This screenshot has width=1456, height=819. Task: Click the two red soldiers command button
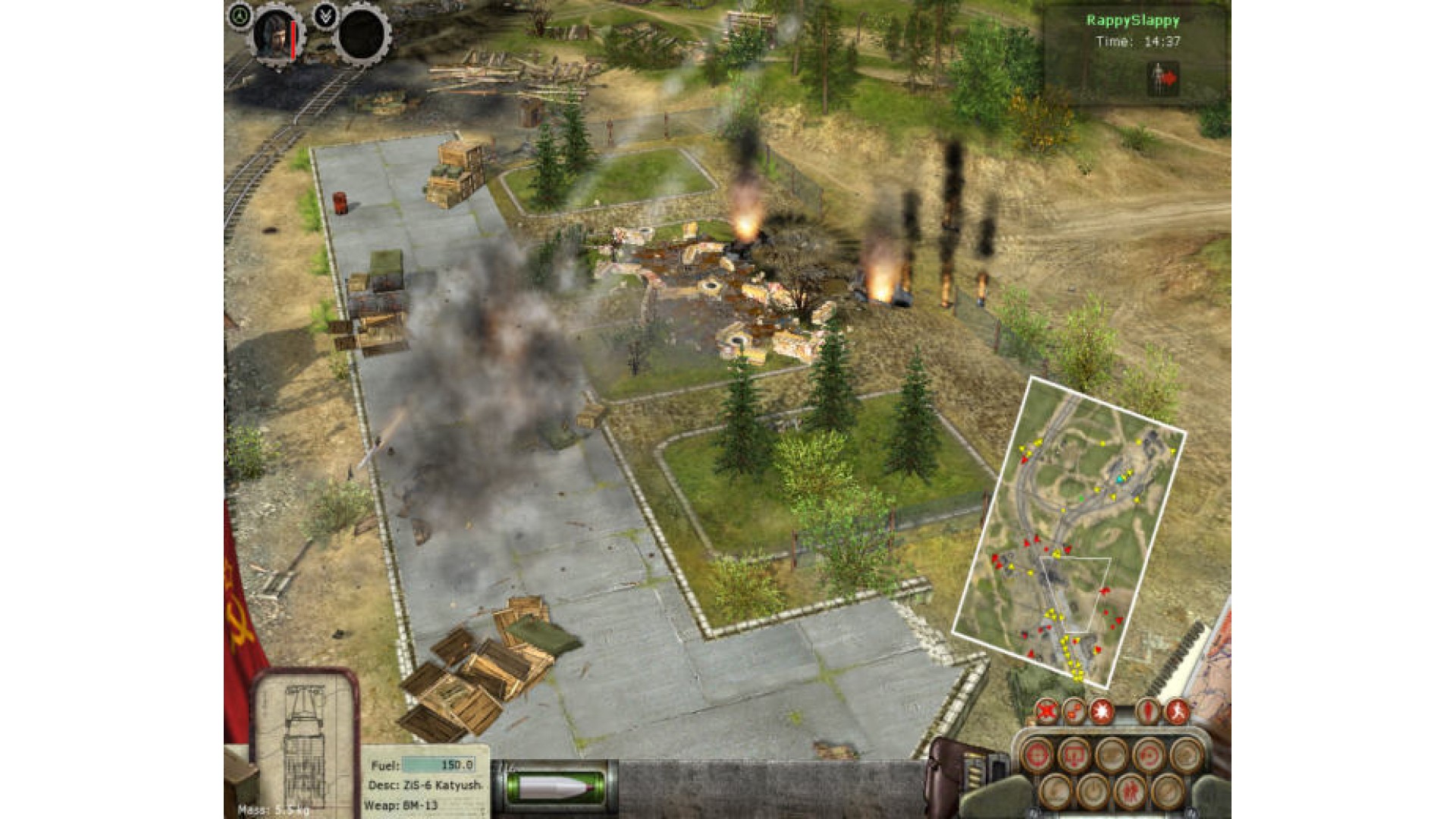(1131, 791)
